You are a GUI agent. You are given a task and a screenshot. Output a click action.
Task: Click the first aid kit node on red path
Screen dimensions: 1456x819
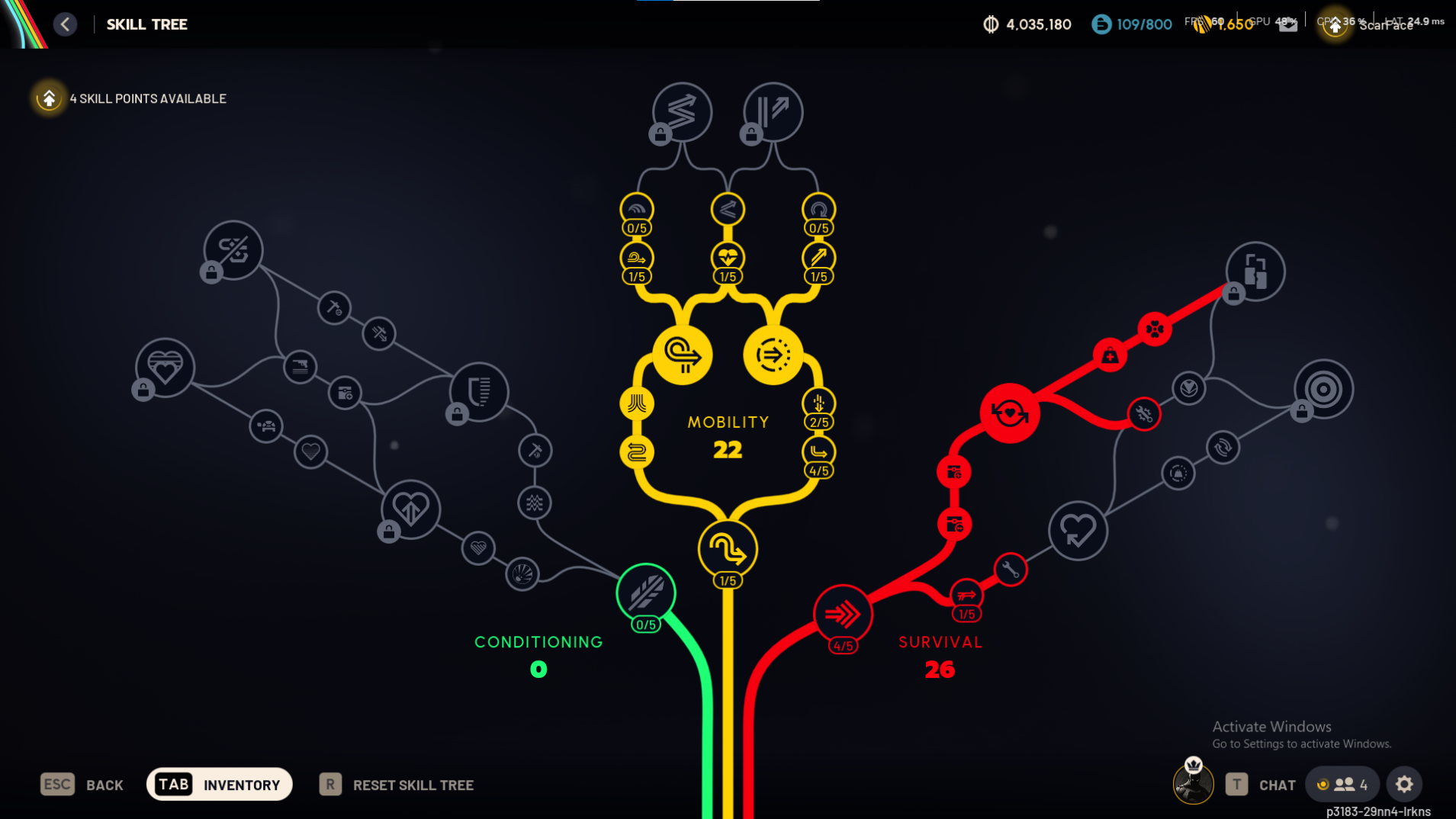pos(1110,354)
